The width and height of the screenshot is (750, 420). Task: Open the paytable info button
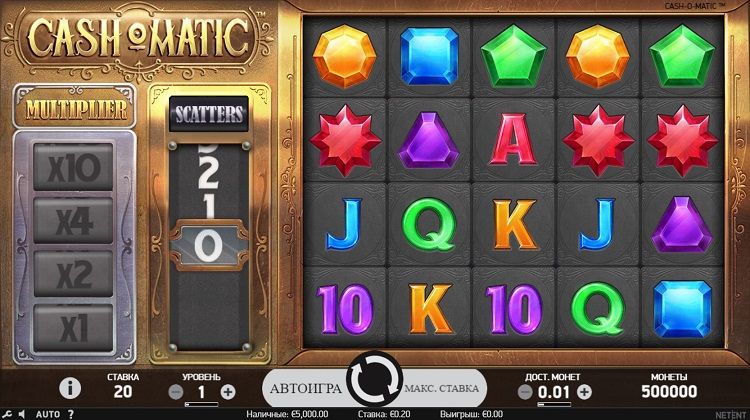tap(70, 388)
